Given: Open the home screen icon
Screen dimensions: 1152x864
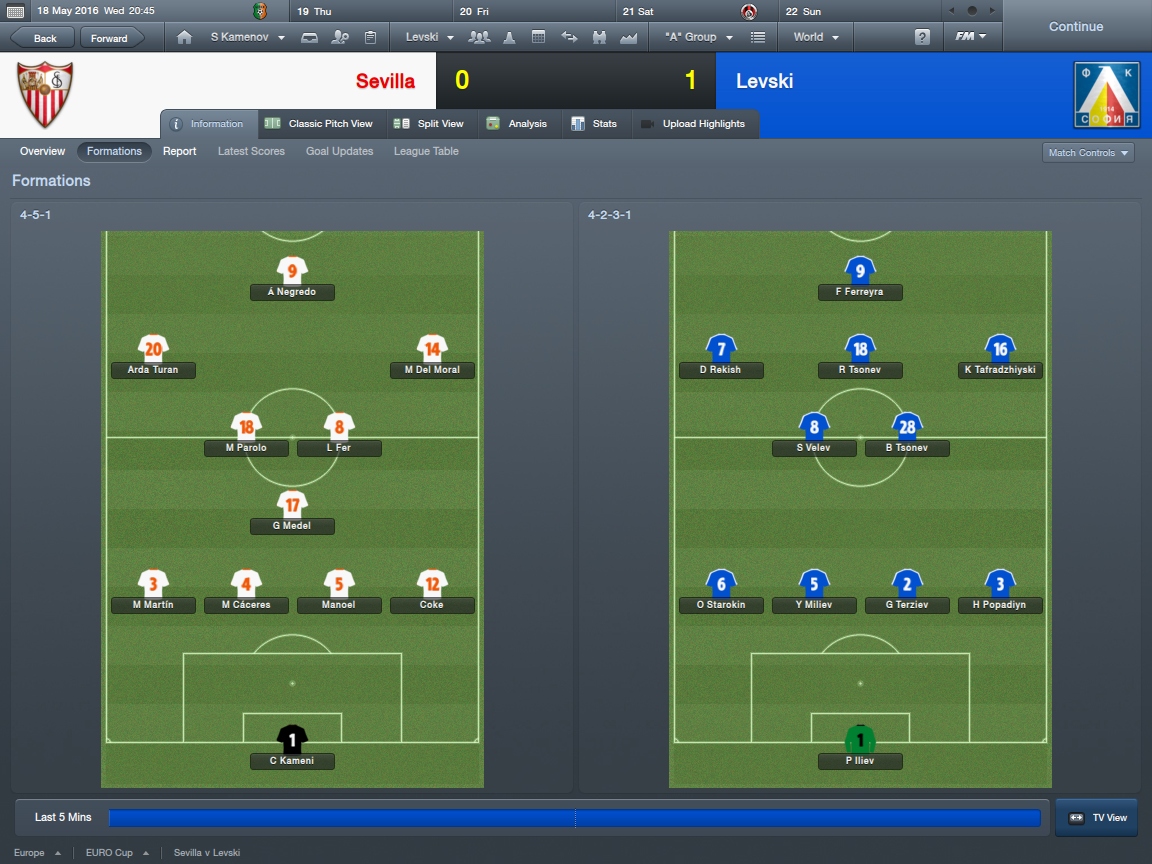Looking at the screenshot, I should (184, 37).
